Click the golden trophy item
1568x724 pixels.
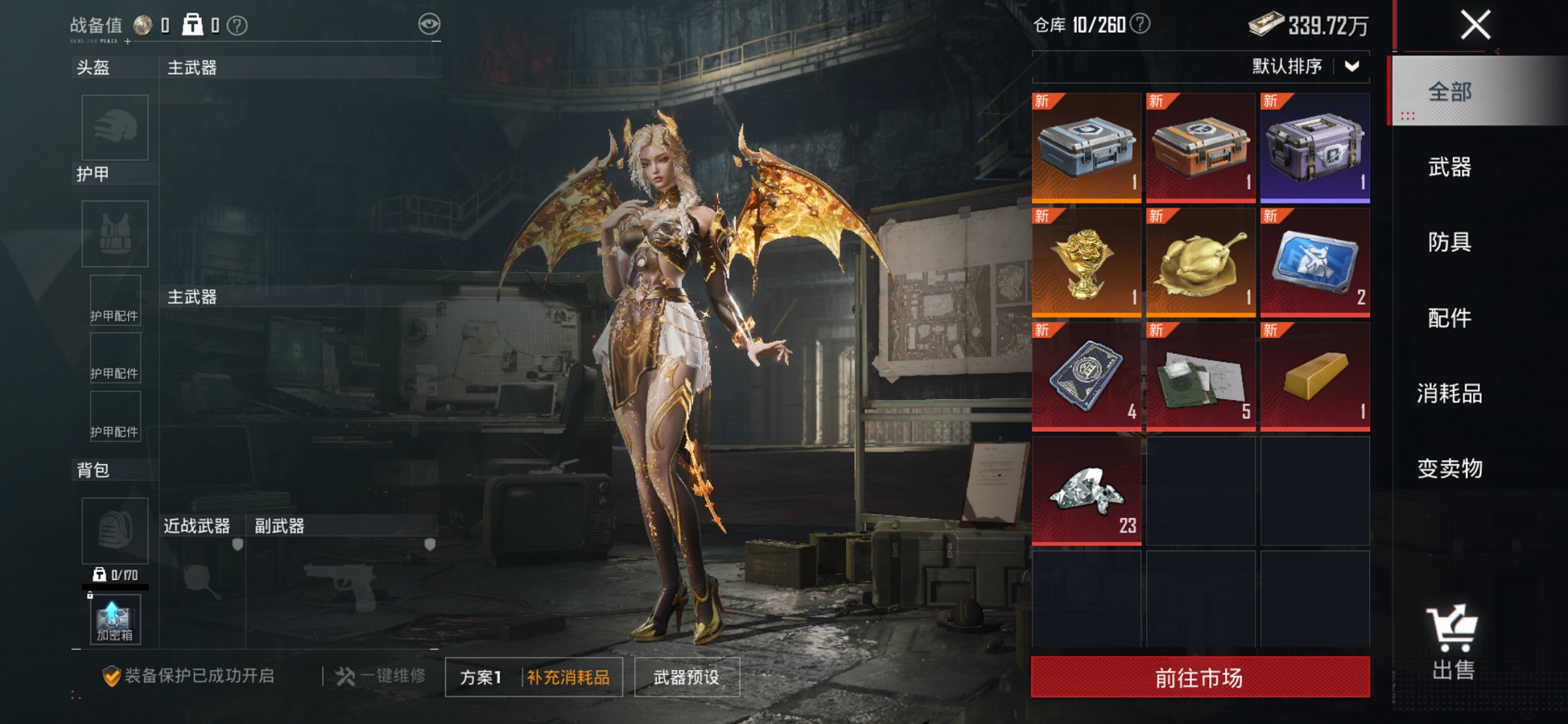(1086, 262)
